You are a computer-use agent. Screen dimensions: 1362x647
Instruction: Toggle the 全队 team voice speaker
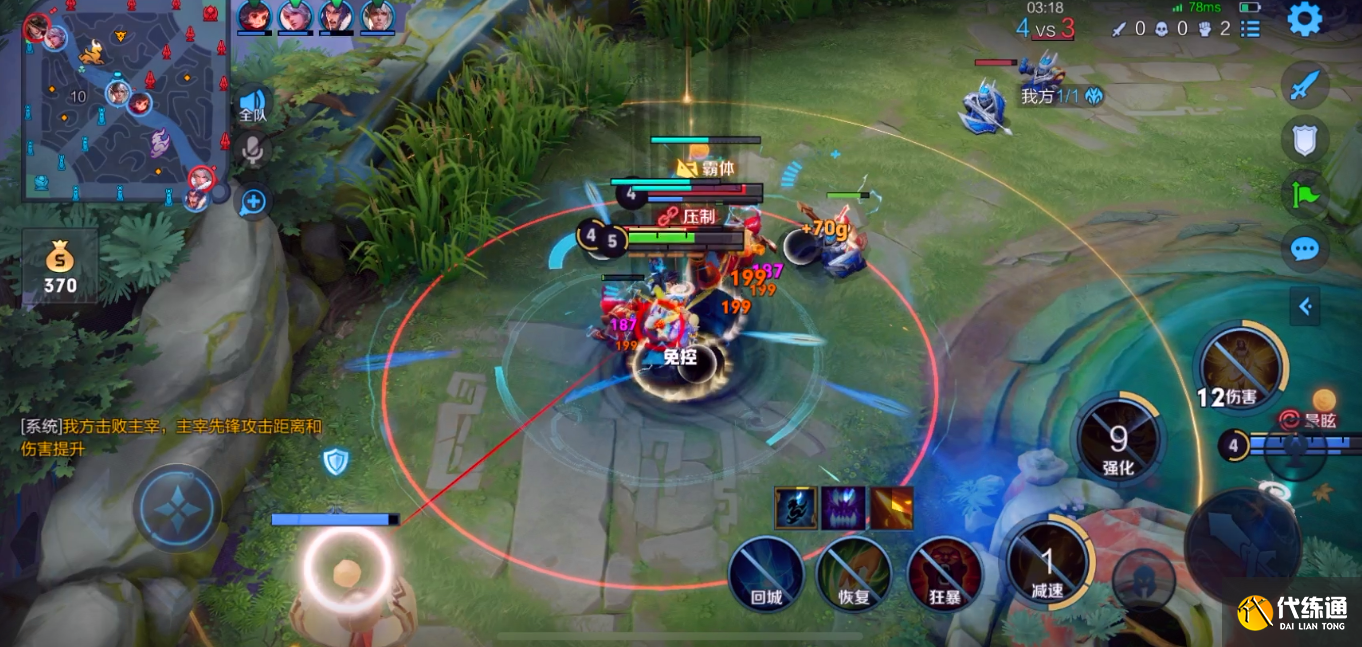253,103
